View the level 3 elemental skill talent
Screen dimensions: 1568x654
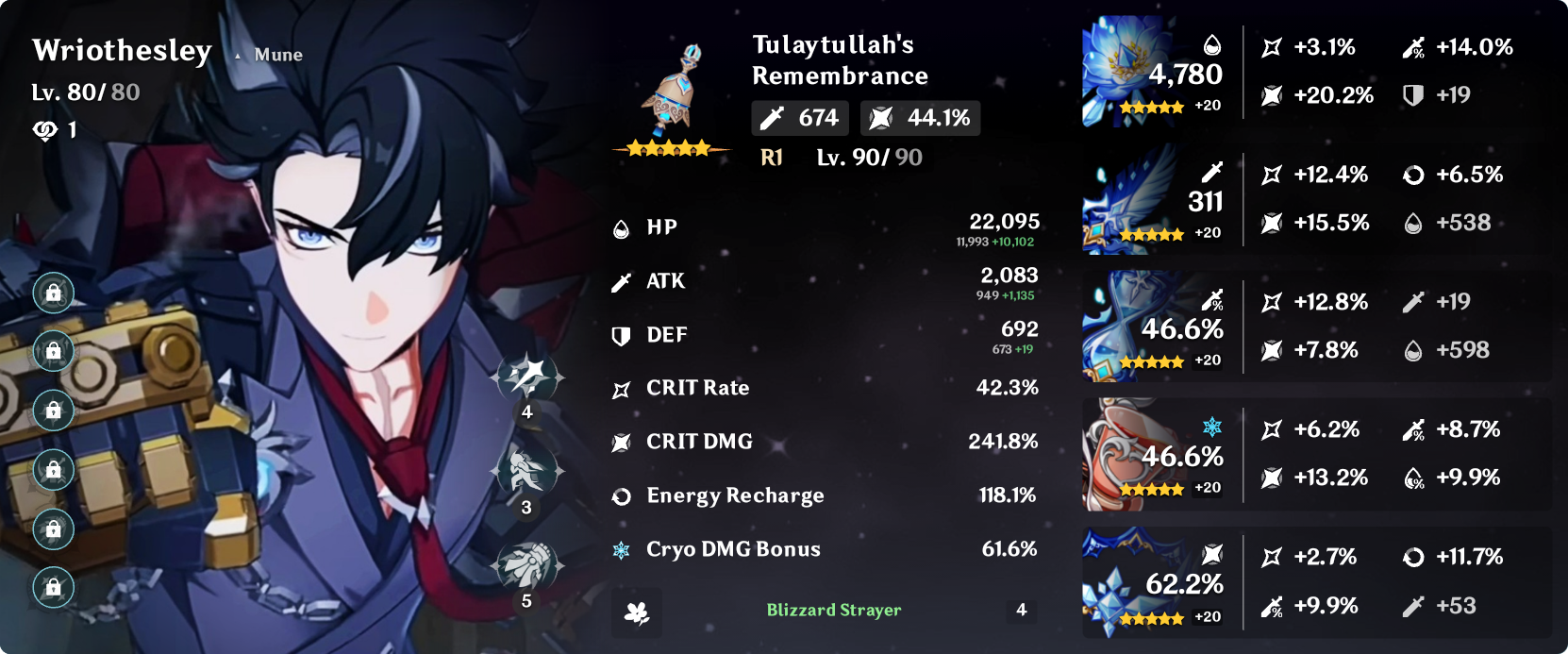(x=526, y=470)
